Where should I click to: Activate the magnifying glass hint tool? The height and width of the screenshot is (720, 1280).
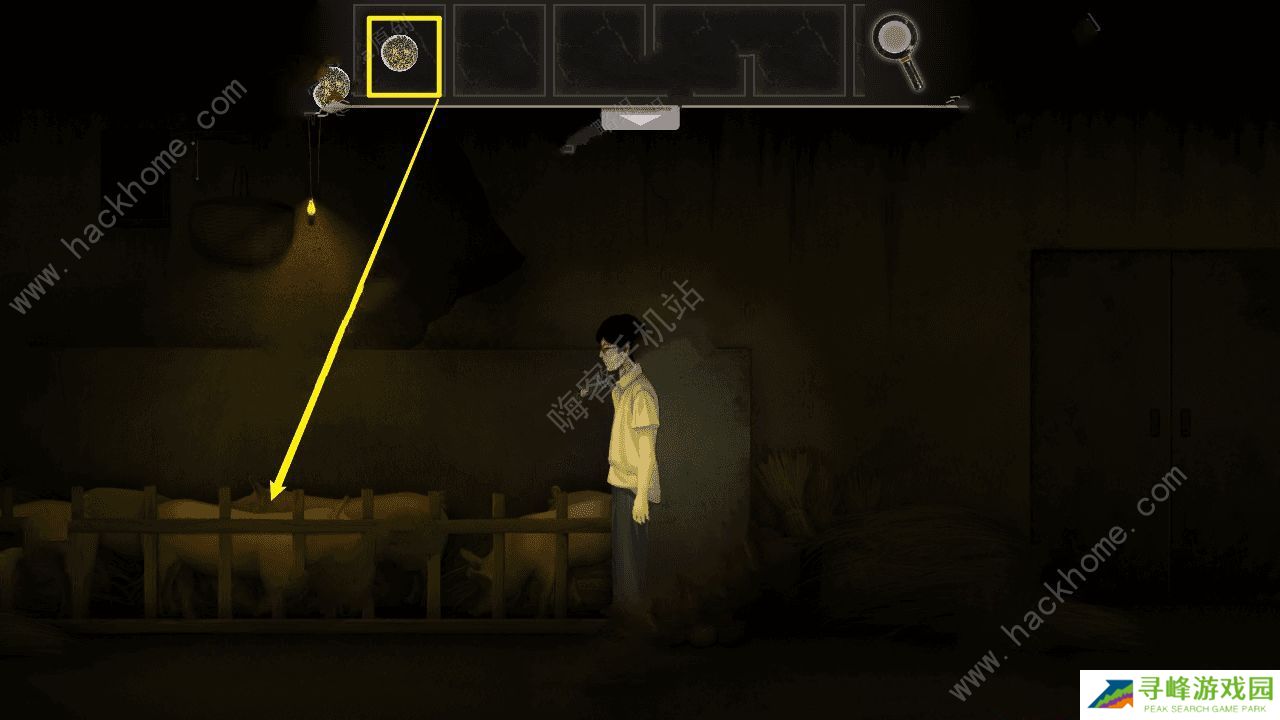(x=896, y=48)
